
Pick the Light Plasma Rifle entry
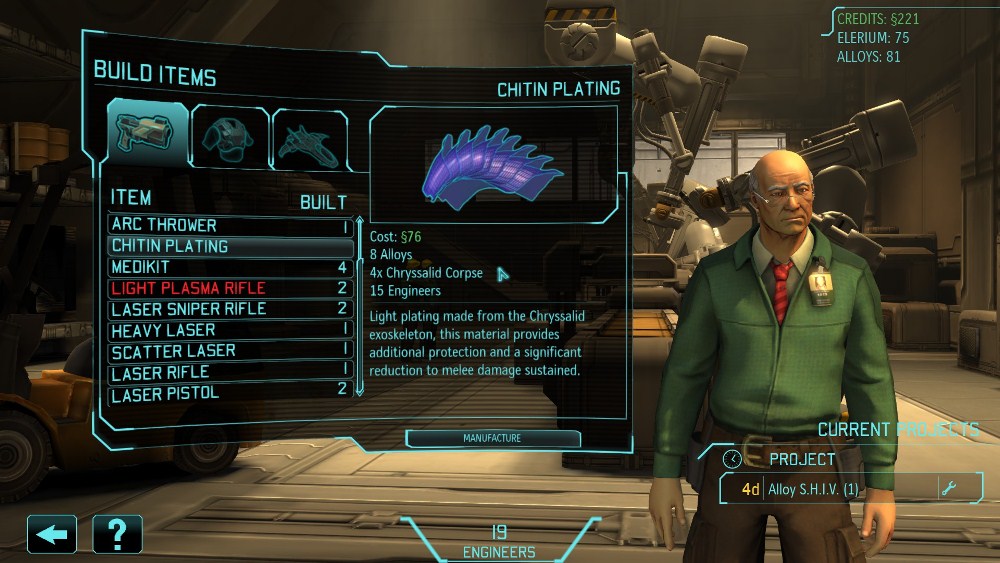tap(230, 289)
